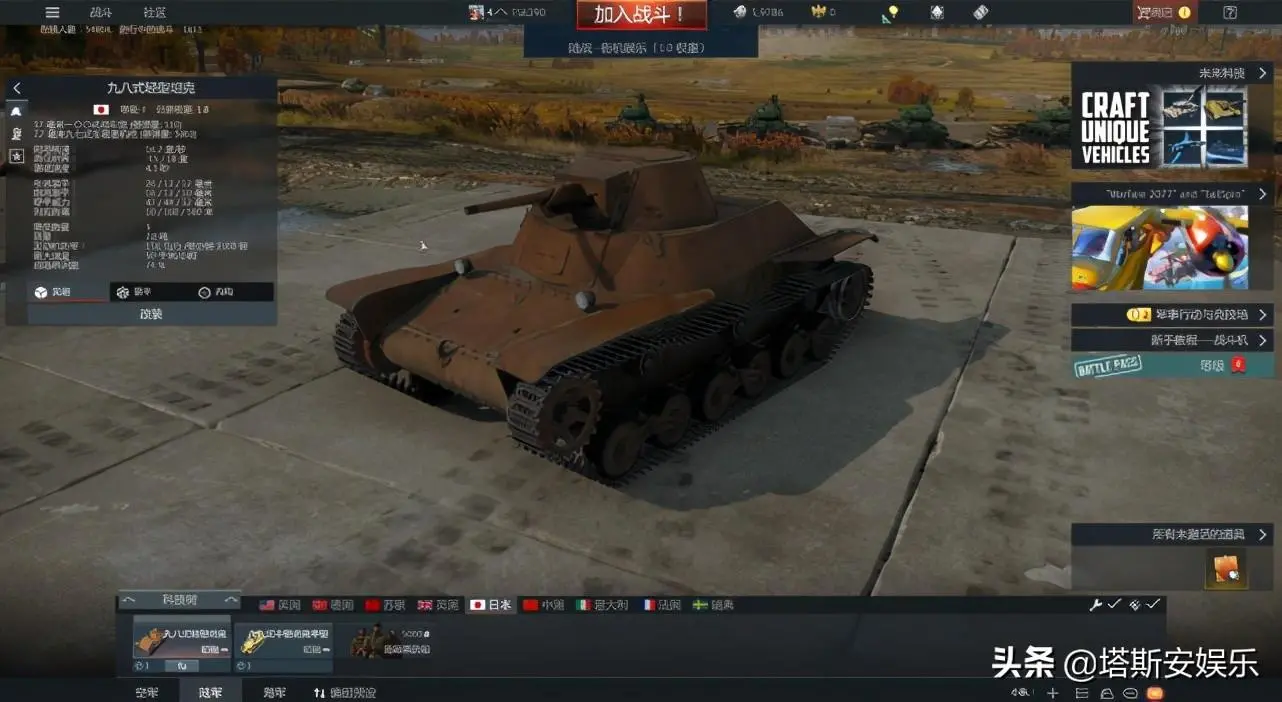Select the Sweden nation tab
1282x702 pixels.
714,605
